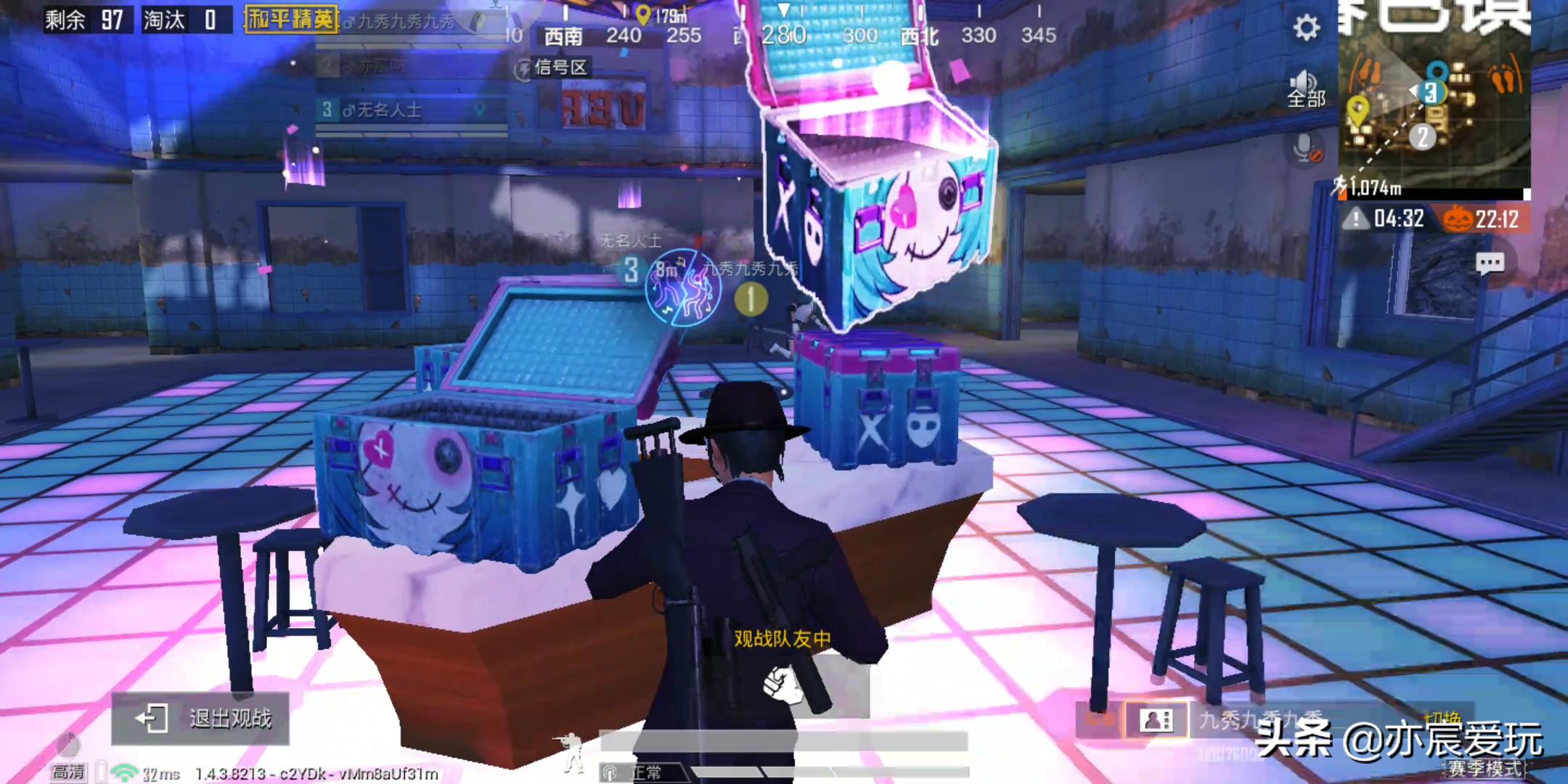1568x784 pixels.
Task: Toggle the 全部 speaker voice channel
Action: tap(1306, 90)
